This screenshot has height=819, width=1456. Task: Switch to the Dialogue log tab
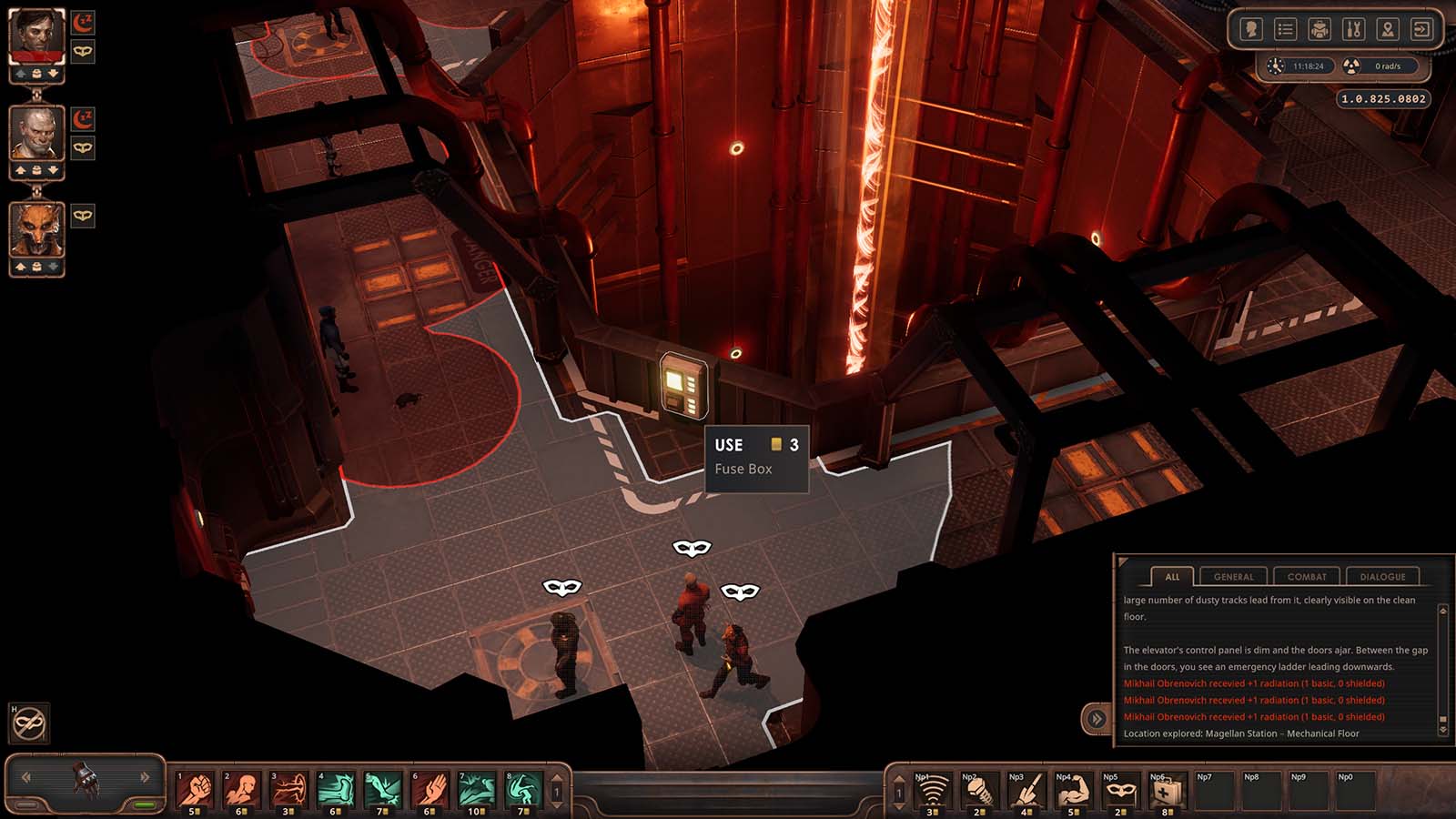[x=1382, y=577]
